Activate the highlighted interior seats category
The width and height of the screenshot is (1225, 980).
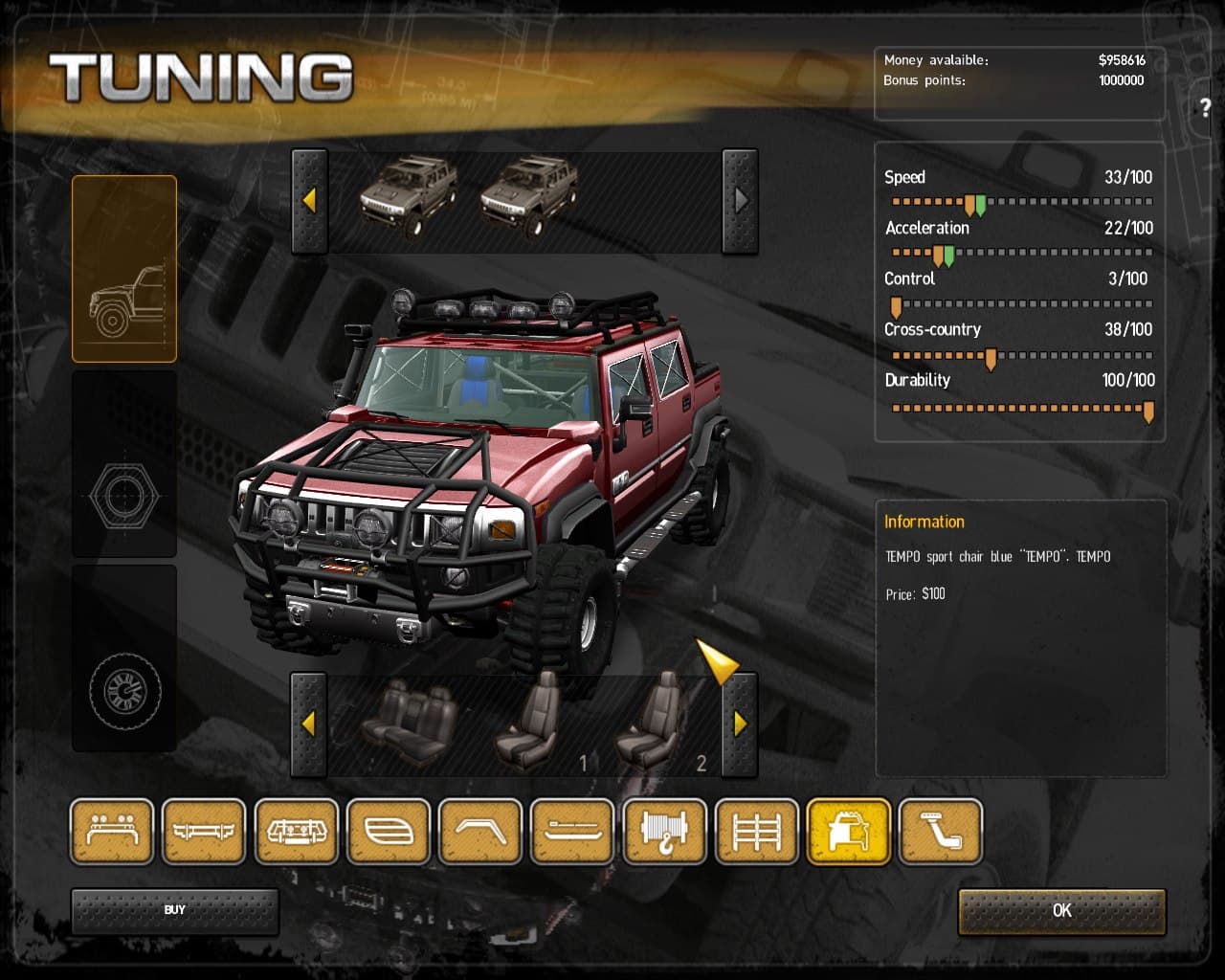click(849, 832)
